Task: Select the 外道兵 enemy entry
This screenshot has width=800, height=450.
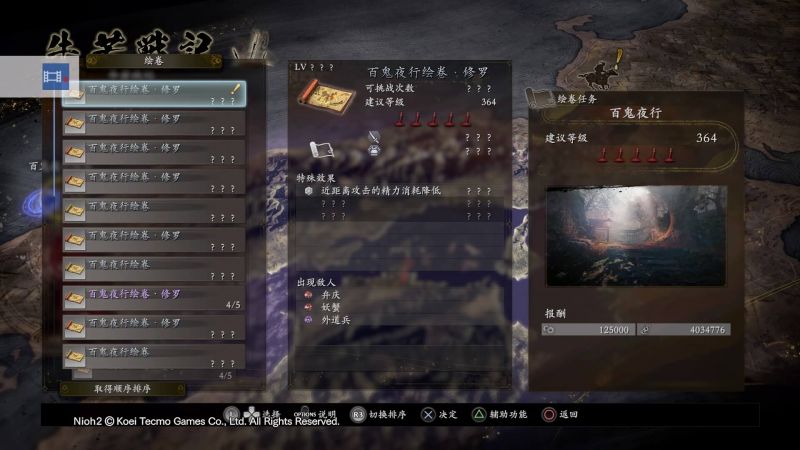Action: 336,320
